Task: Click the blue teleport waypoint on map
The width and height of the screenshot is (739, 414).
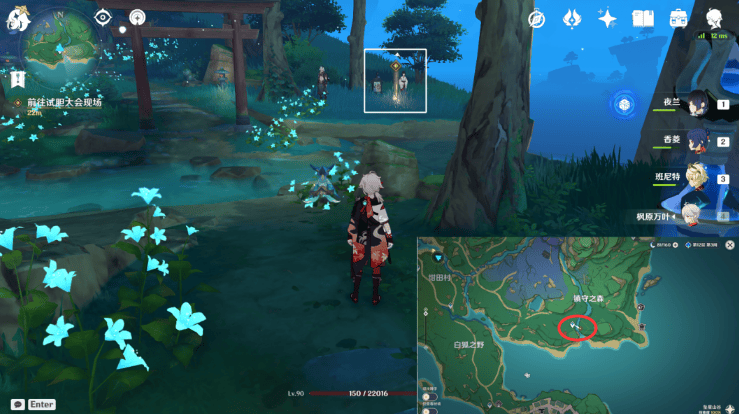Action: [x=438, y=259]
